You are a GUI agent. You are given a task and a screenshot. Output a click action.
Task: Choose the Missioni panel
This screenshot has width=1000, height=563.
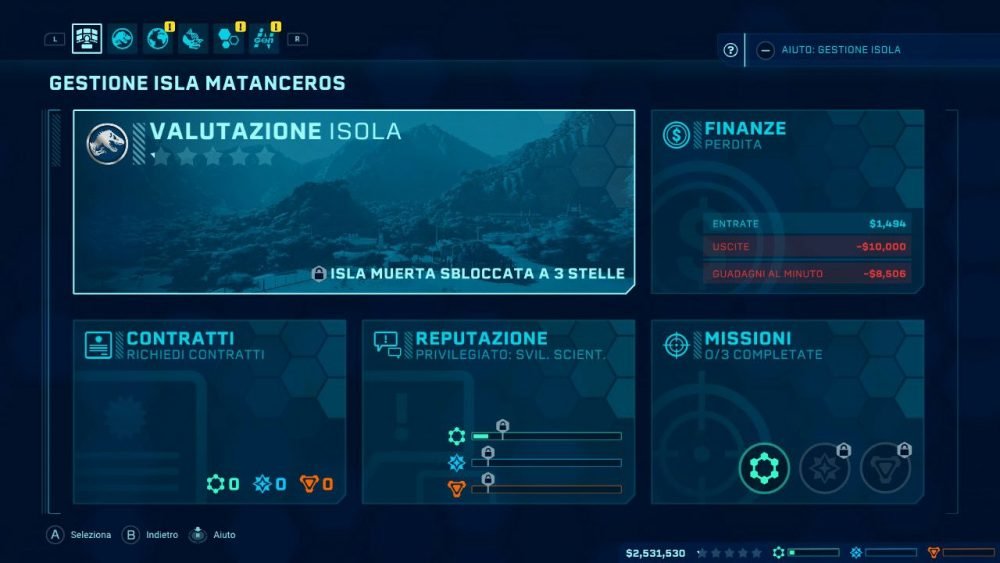(x=787, y=411)
